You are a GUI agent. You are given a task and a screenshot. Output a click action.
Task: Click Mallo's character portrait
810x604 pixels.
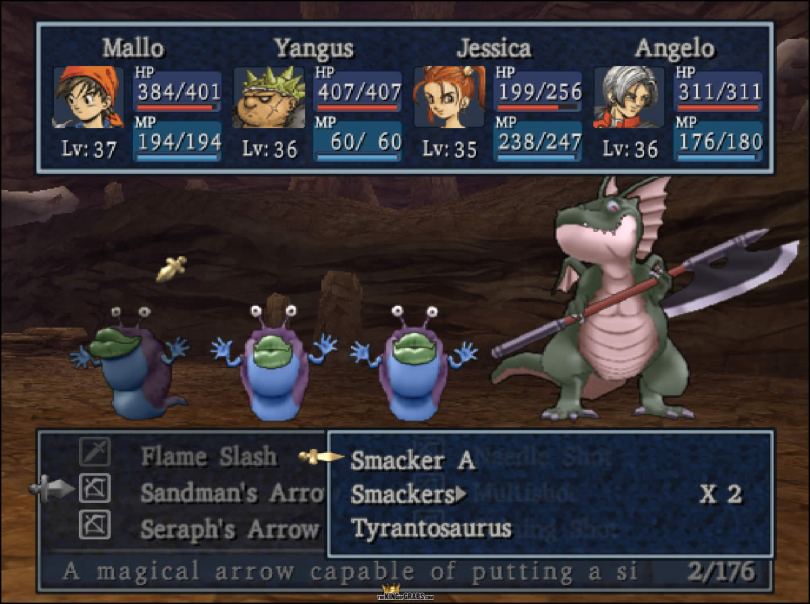click(x=88, y=97)
